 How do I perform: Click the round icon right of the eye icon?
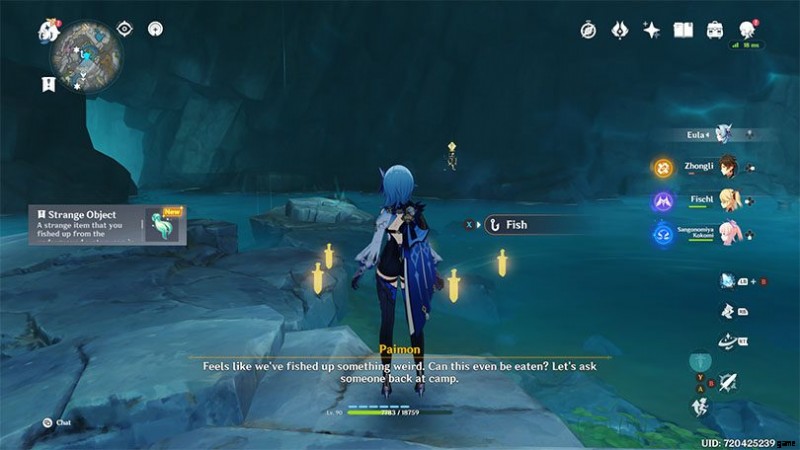(155, 29)
